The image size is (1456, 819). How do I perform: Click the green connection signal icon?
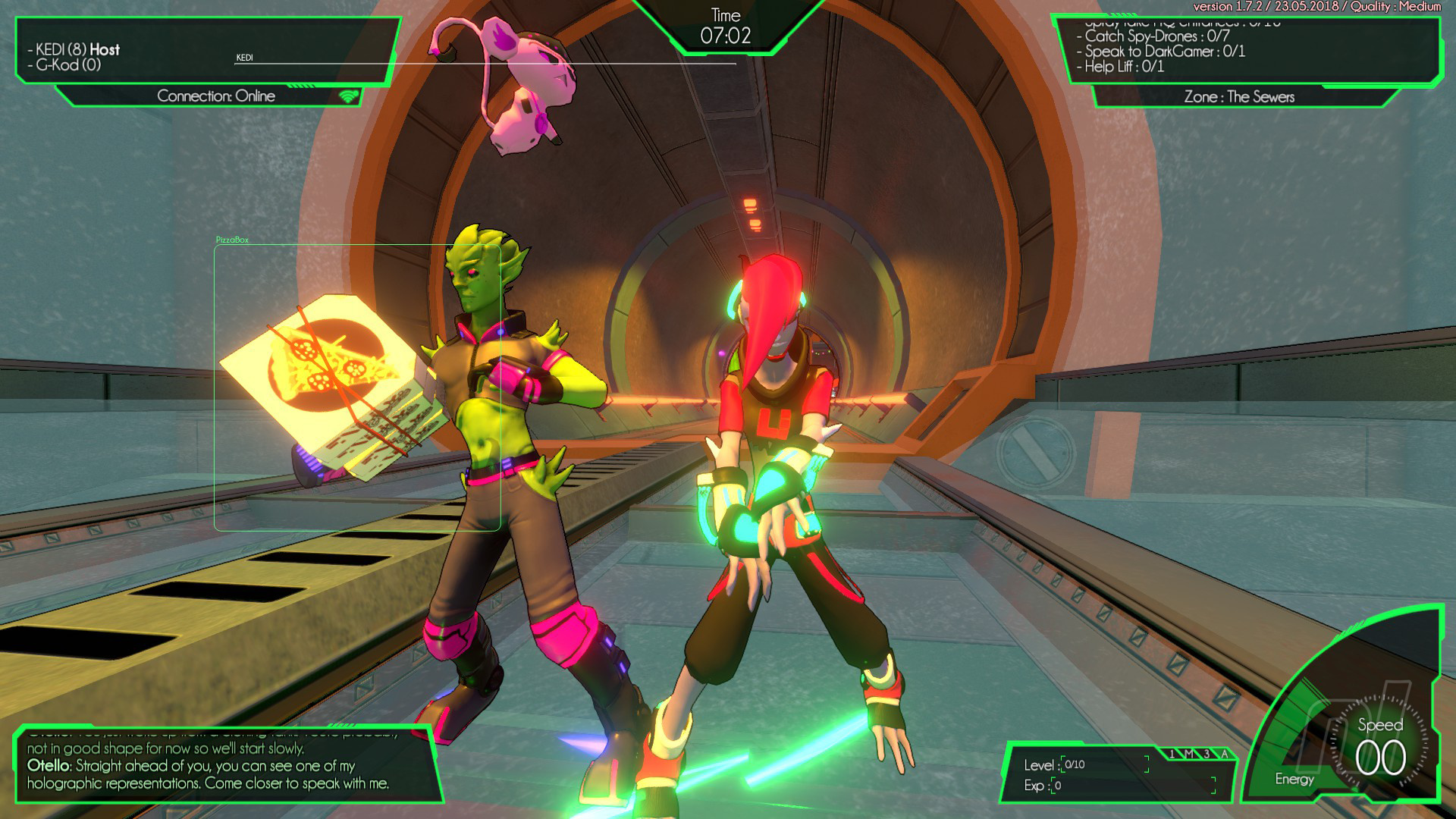[348, 96]
